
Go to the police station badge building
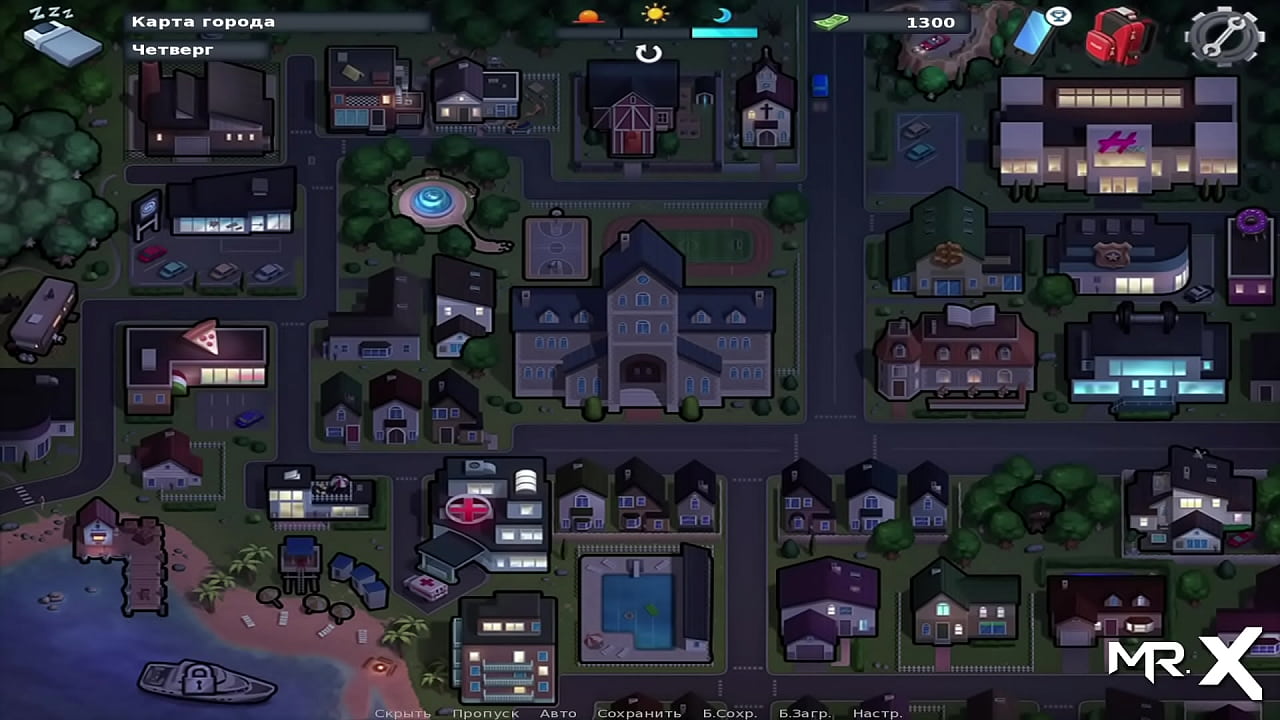[x=1118, y=255]
